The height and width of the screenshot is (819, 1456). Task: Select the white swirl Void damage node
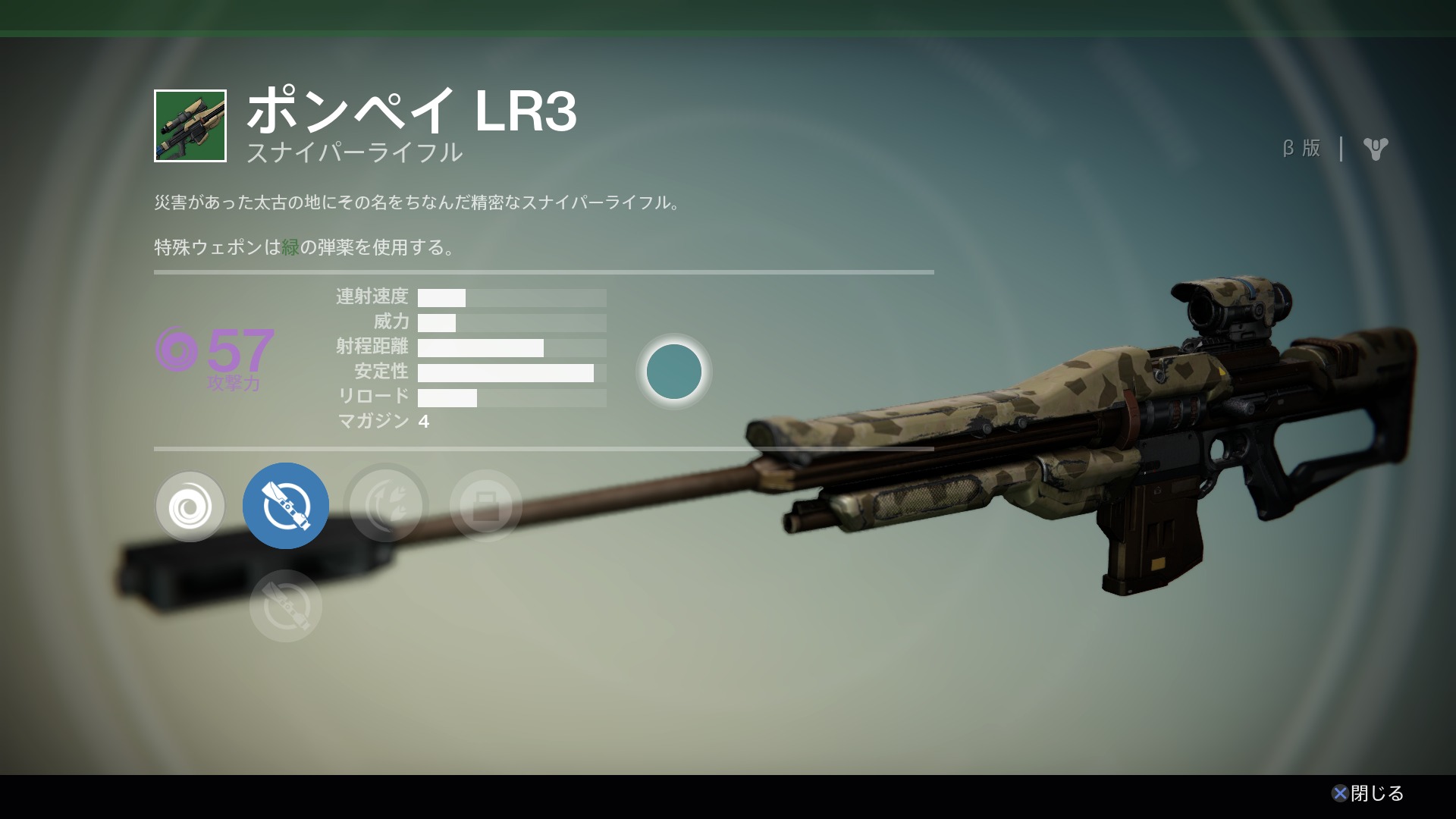click(x=190, y=507)
